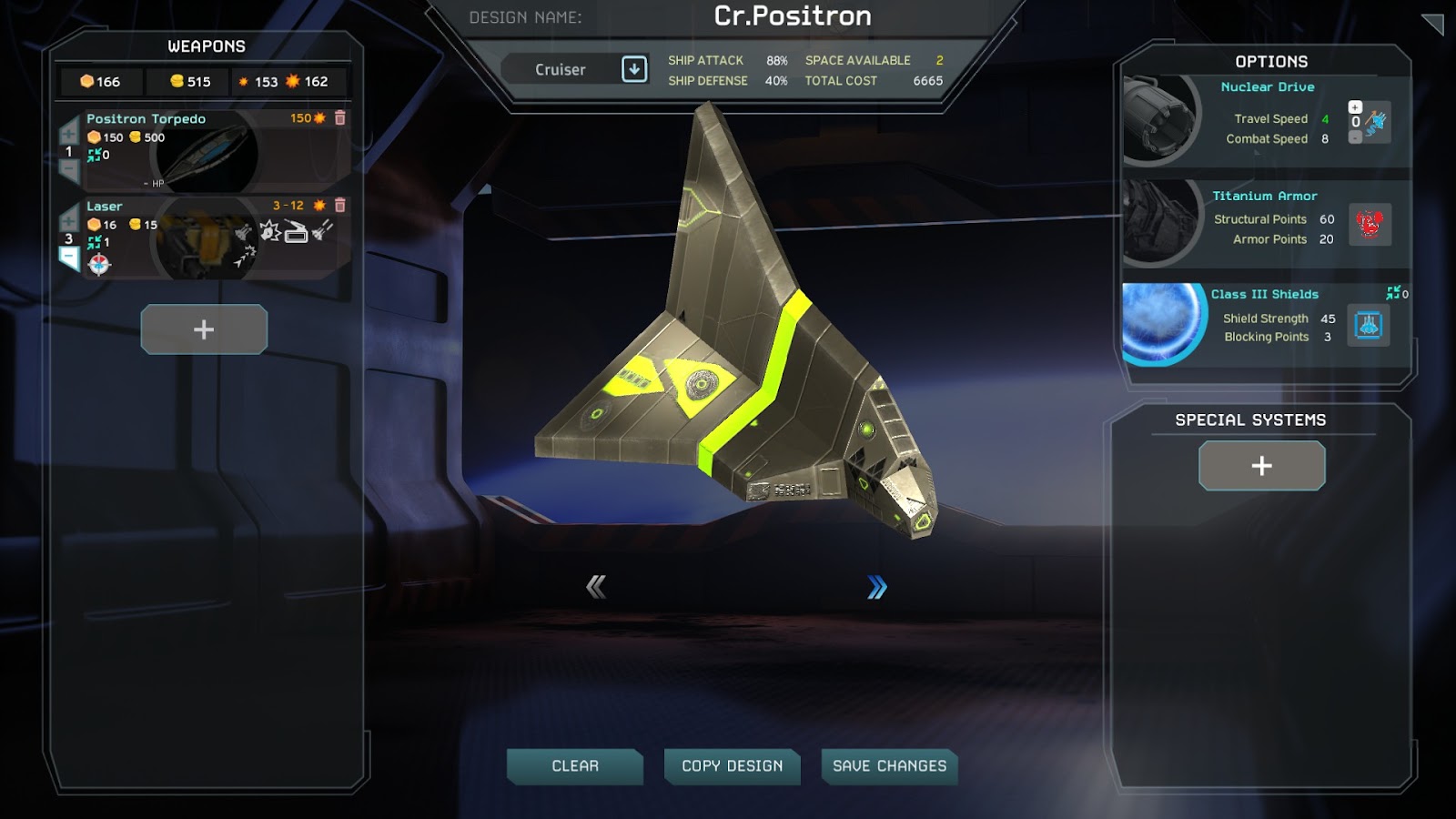Increase the Positron Torpedo count

(x=68, y=134)
